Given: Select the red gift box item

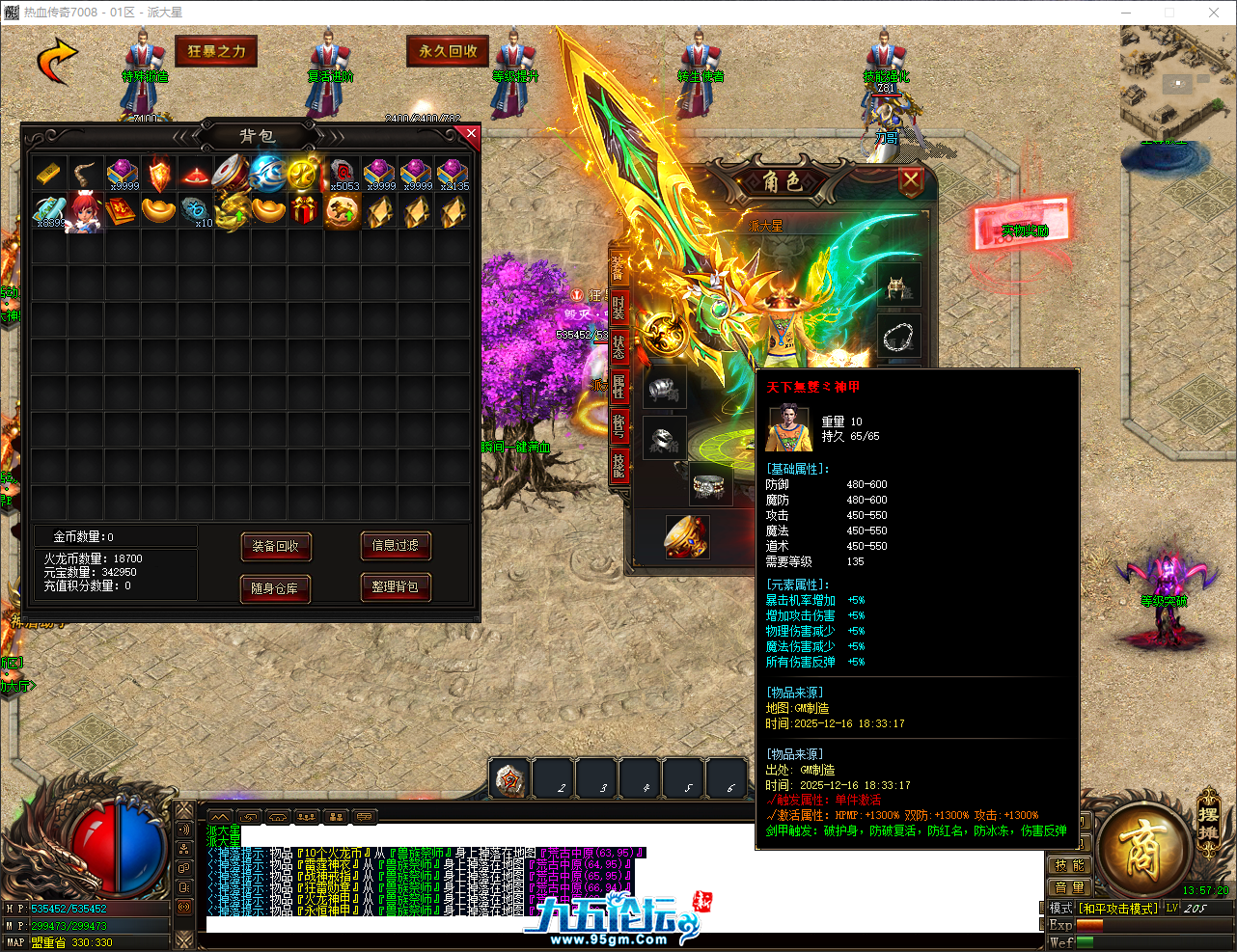Looking at the screenshot, I should coord(305,210).
